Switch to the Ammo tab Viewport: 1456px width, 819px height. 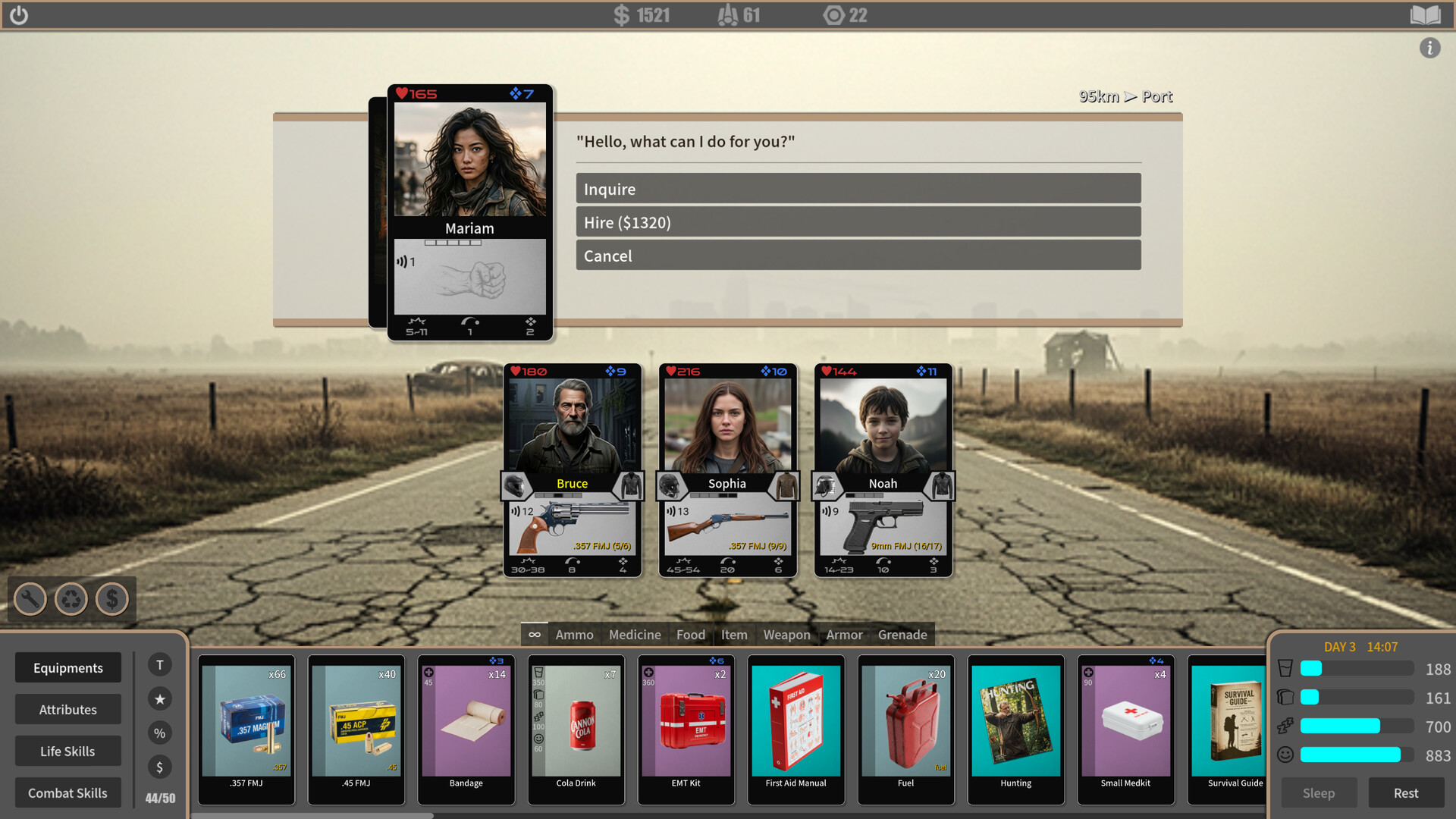pos(574,635)
